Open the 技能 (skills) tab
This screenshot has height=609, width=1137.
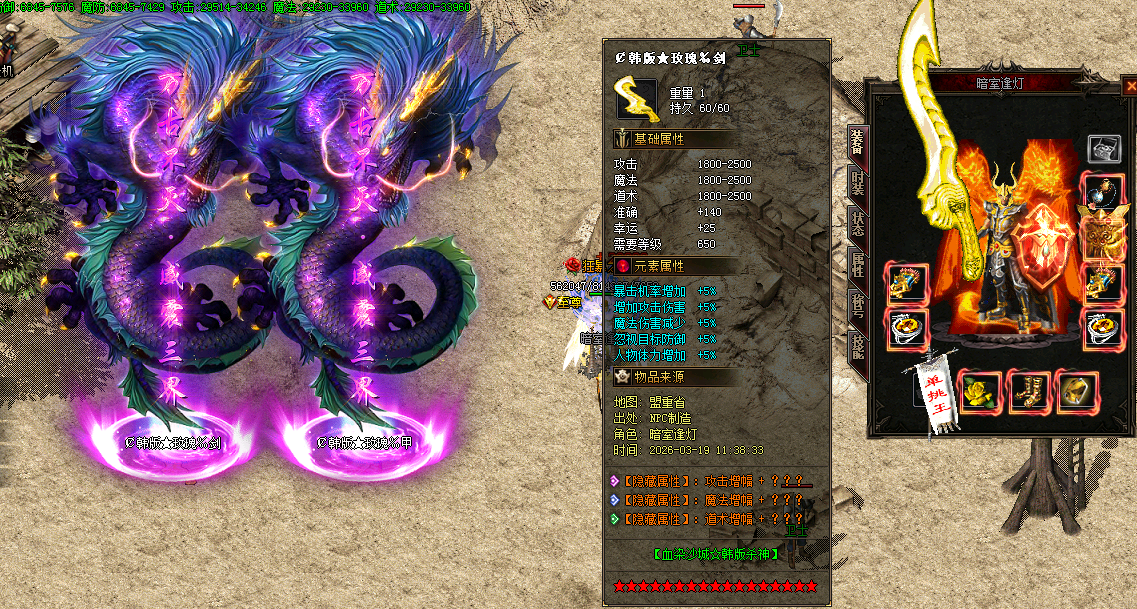pos(857,346)
